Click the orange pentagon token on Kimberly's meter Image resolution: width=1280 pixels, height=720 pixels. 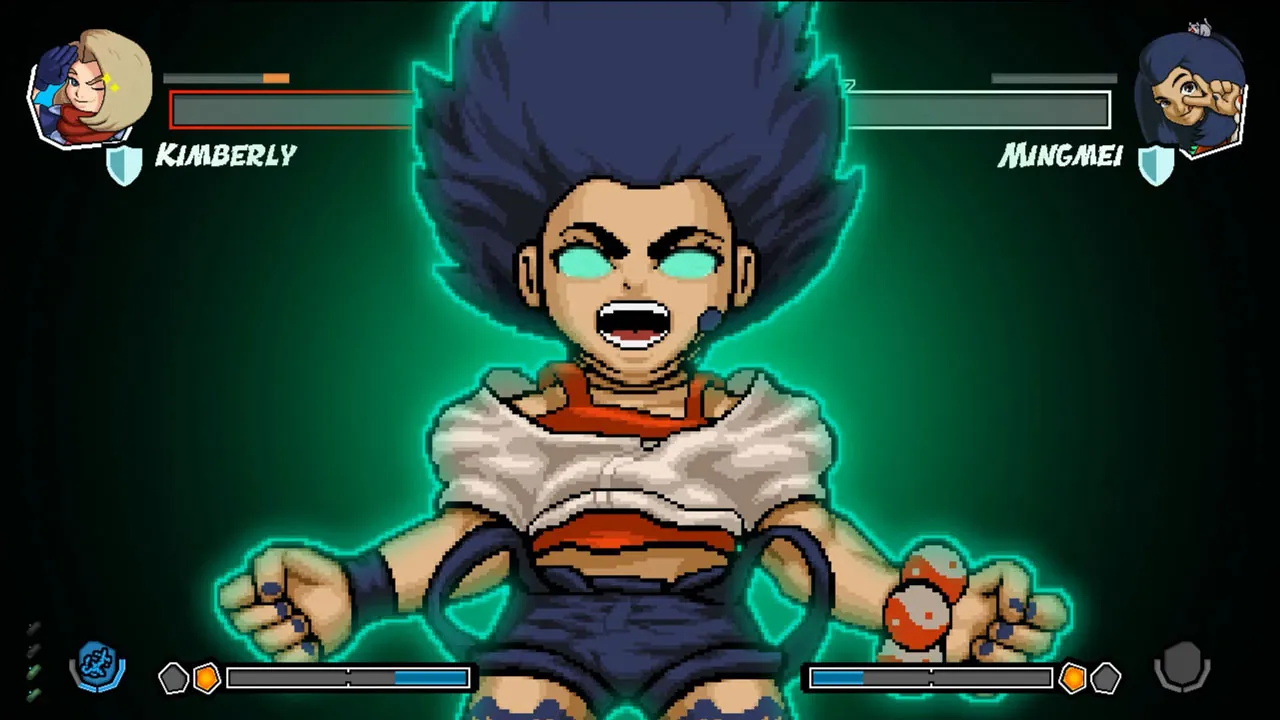(x=205, y=678)
